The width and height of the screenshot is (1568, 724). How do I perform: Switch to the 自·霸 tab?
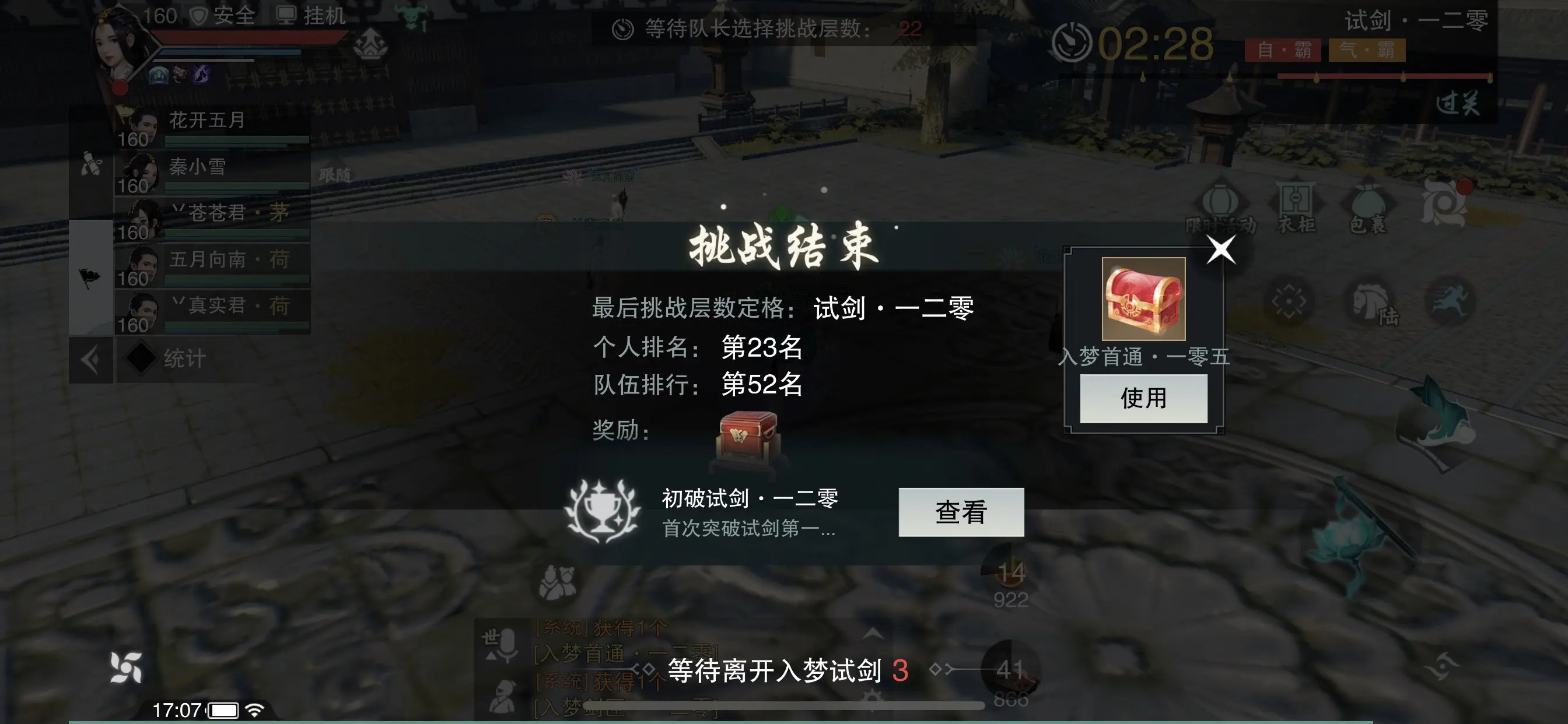(1284, 52)
